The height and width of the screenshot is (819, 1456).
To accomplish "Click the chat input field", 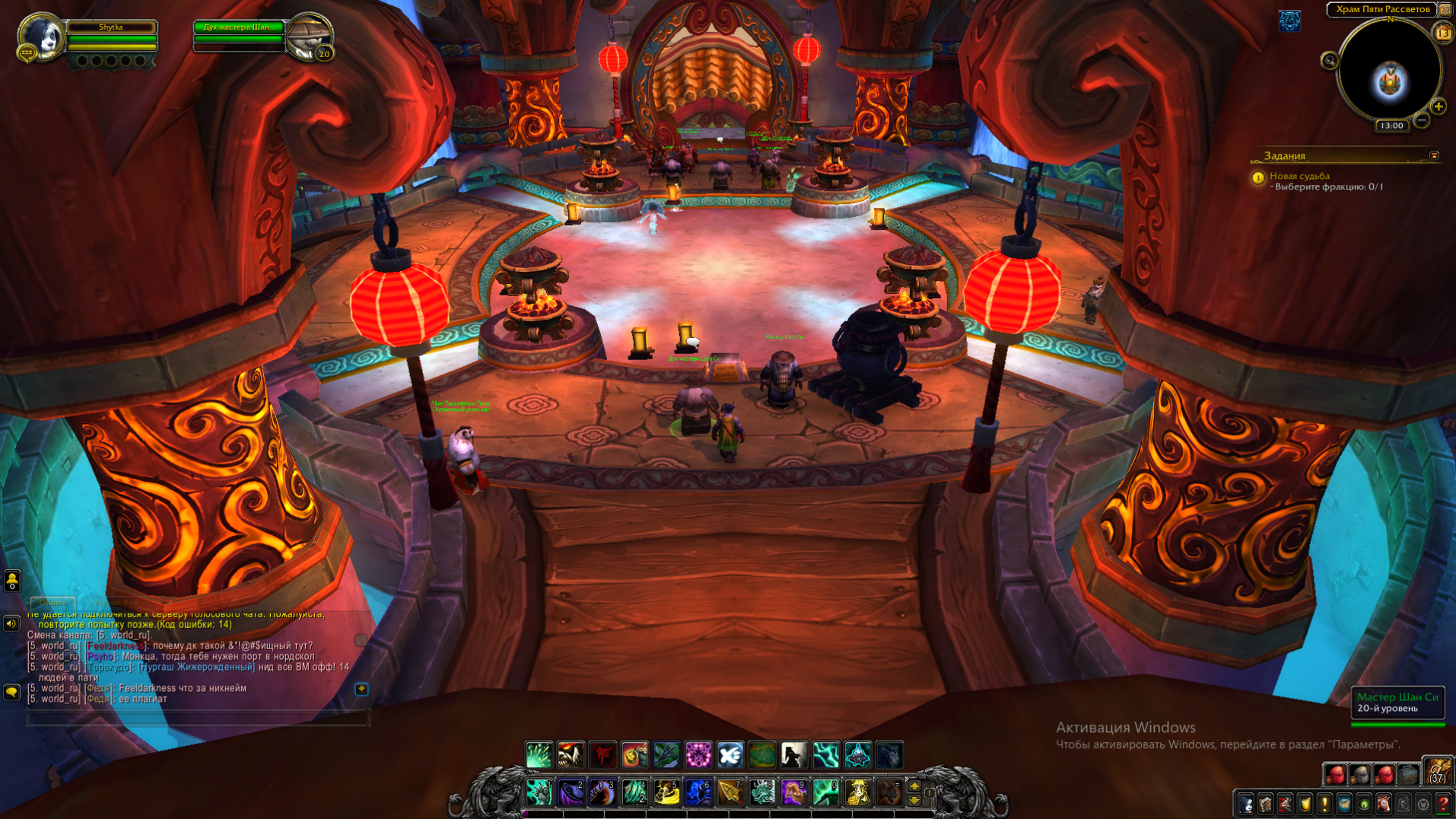I will pos(198,718).
